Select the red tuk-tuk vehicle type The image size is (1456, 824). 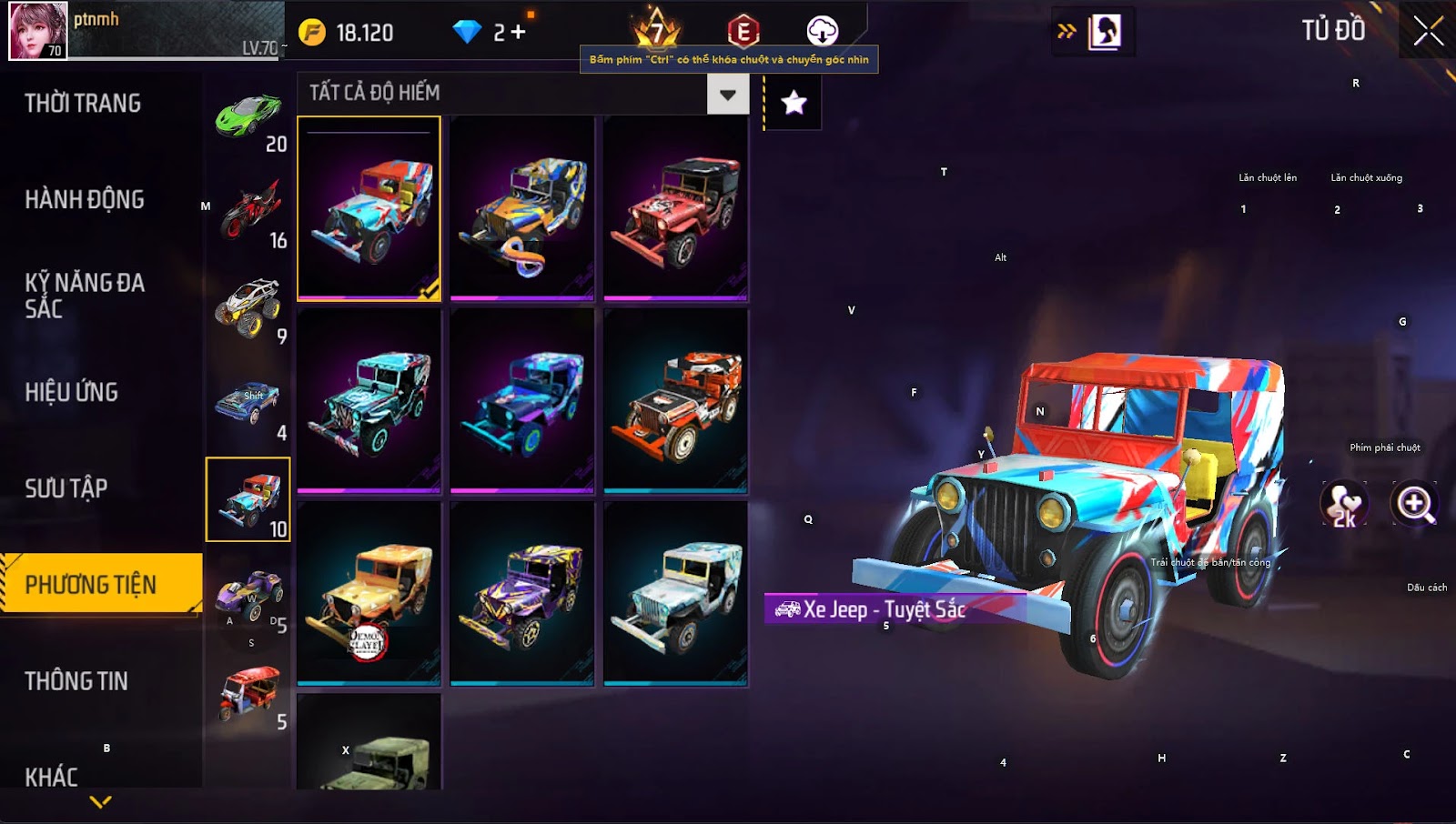coord(248,693)
